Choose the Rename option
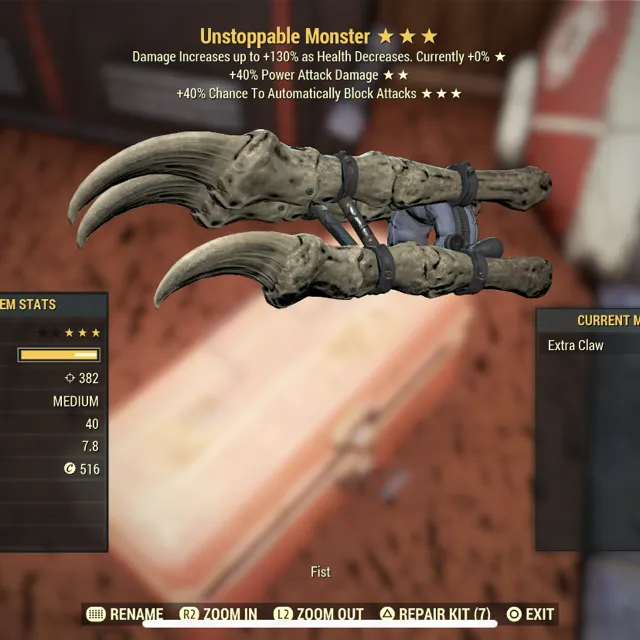640x640 pixels. (x=126, y=614)
